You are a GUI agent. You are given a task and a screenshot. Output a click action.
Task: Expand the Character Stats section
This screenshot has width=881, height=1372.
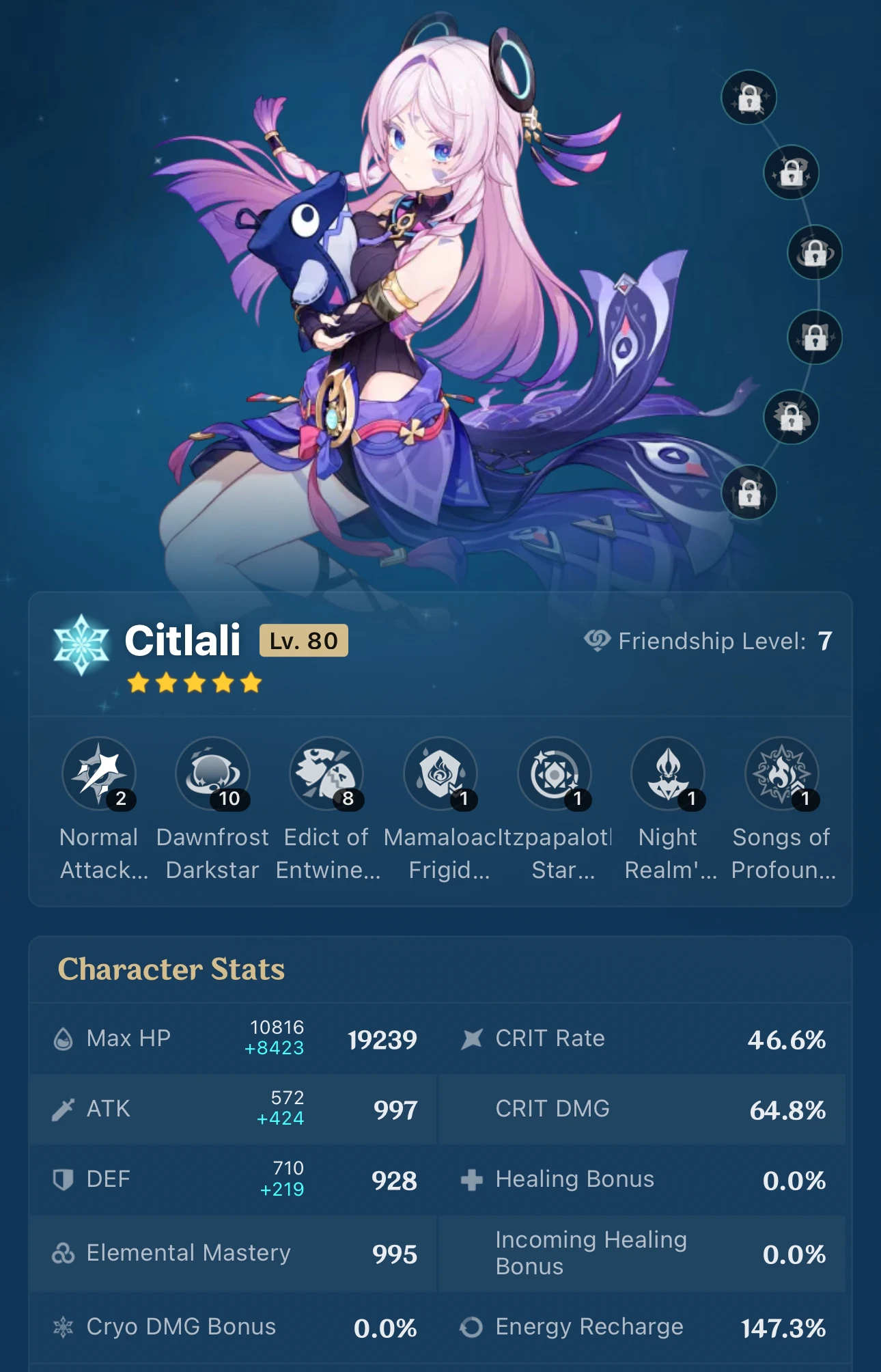coord(171,970)
